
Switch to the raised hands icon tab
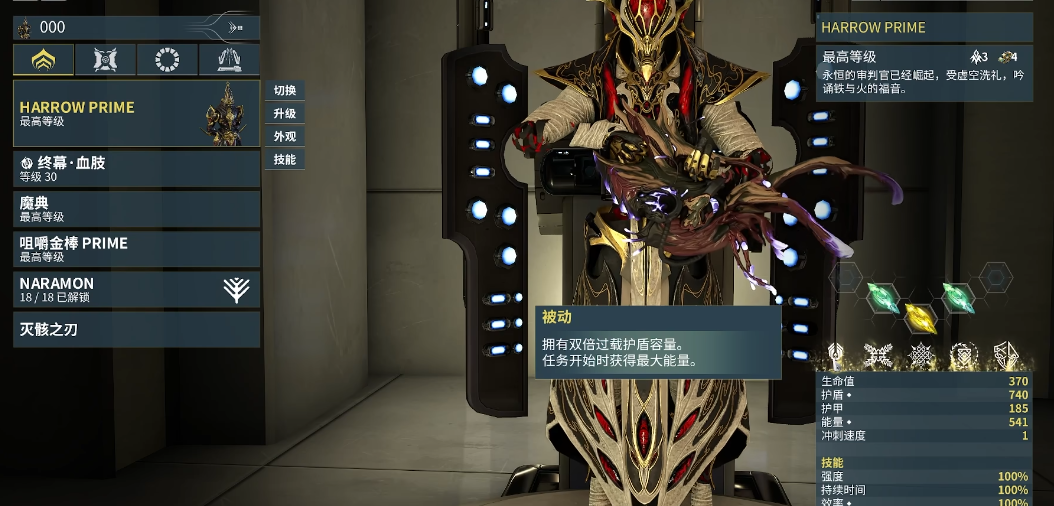[x=229, y=61]
